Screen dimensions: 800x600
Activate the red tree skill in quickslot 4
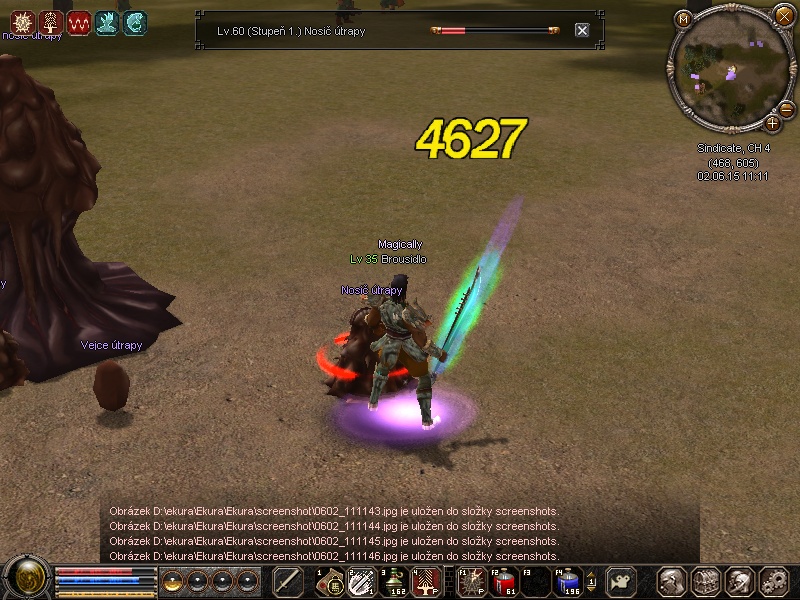pyautogui.click(x=425, y=581)
